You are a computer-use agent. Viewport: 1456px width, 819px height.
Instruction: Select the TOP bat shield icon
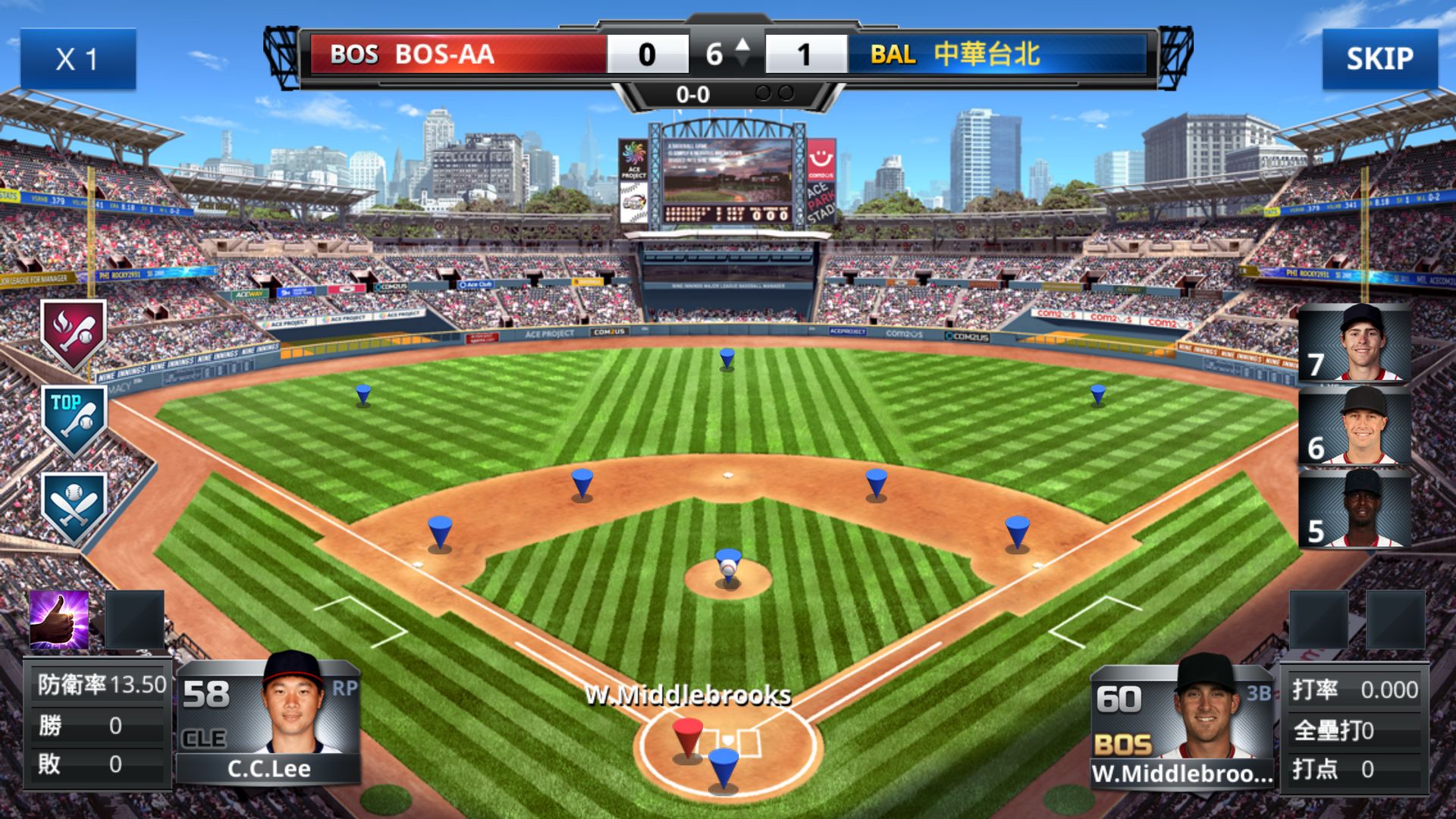point(74,419)
